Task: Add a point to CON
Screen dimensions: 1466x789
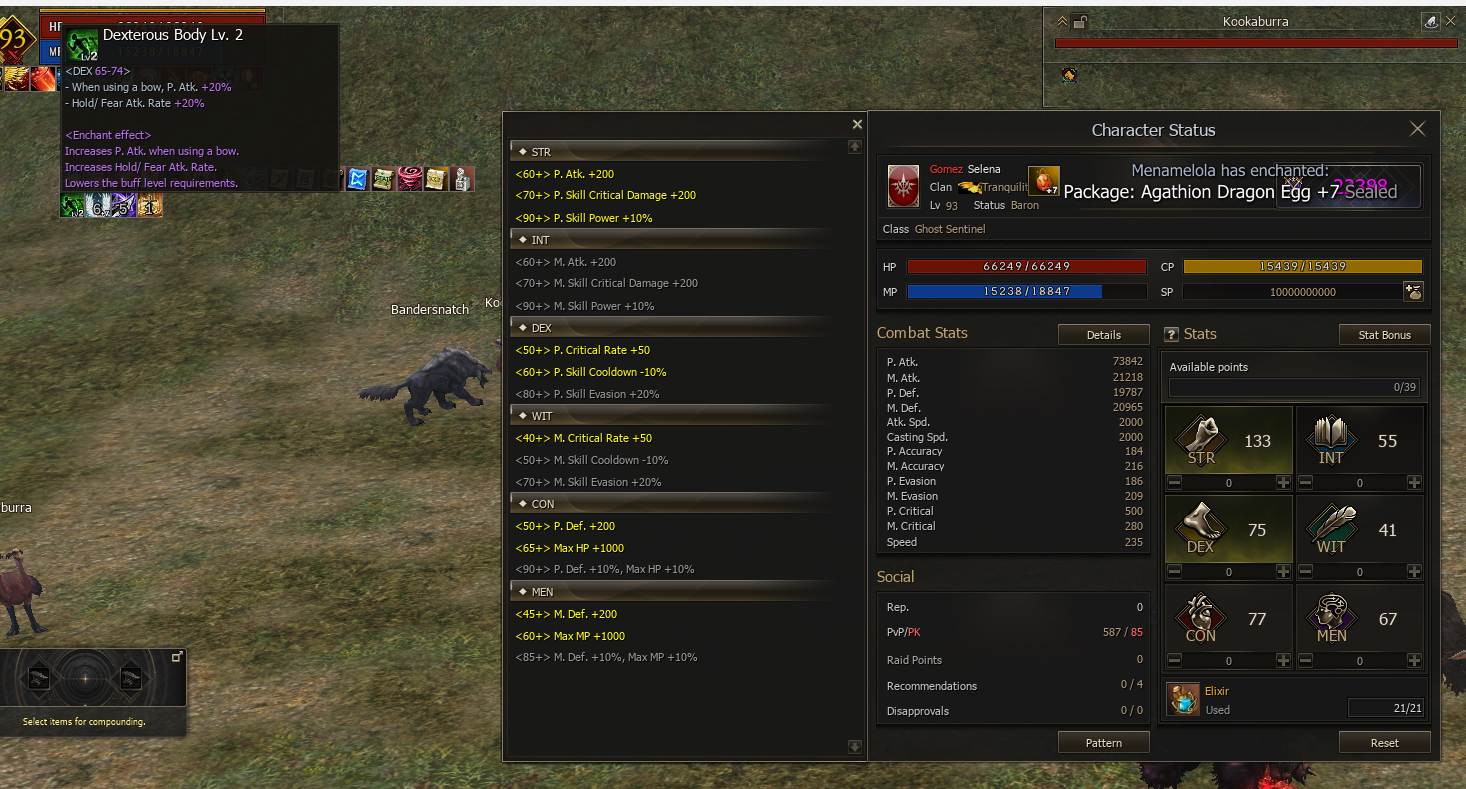Action: click(x=1283, y=661)
